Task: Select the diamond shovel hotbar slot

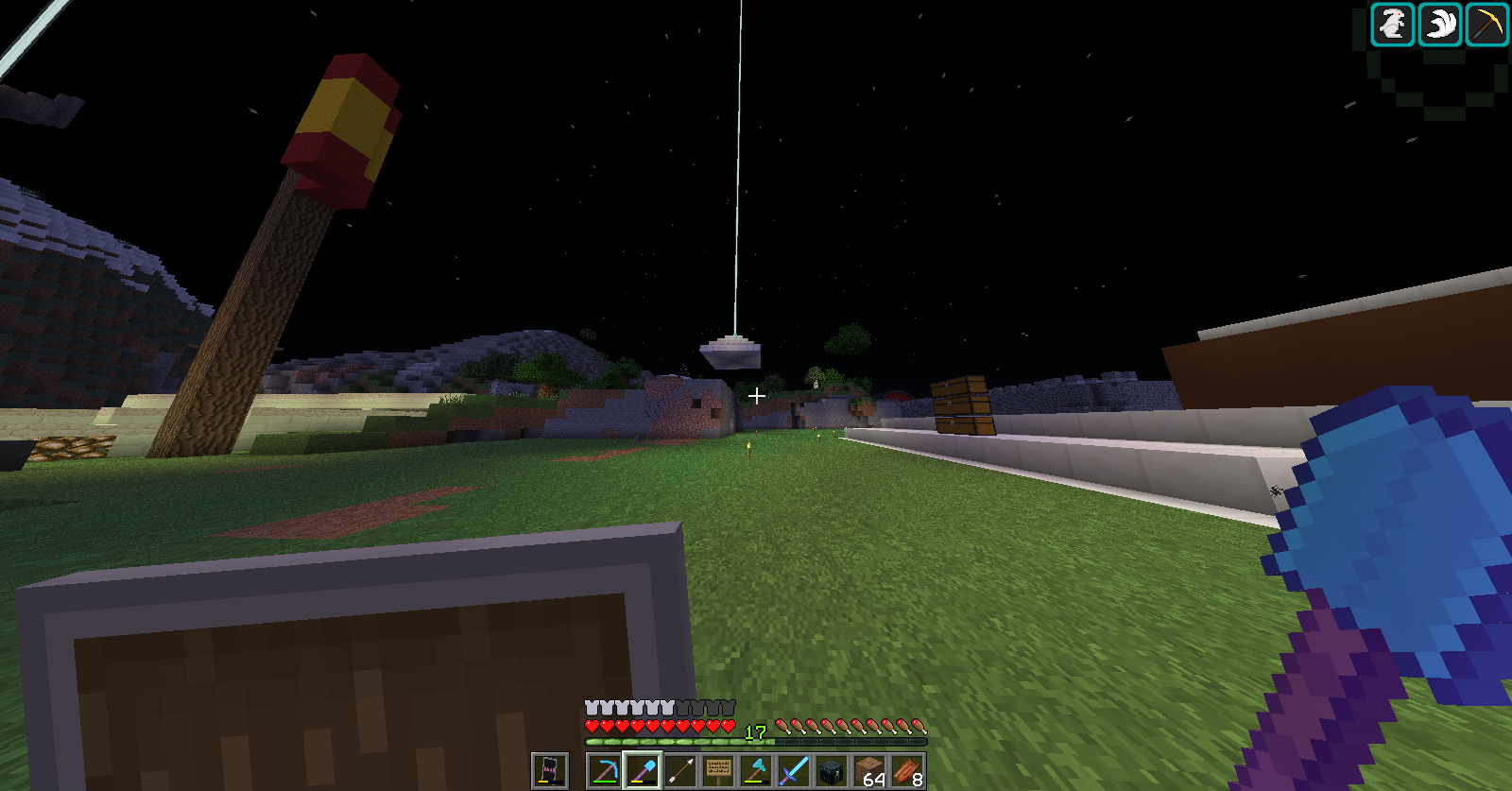Action: point(643,771)
